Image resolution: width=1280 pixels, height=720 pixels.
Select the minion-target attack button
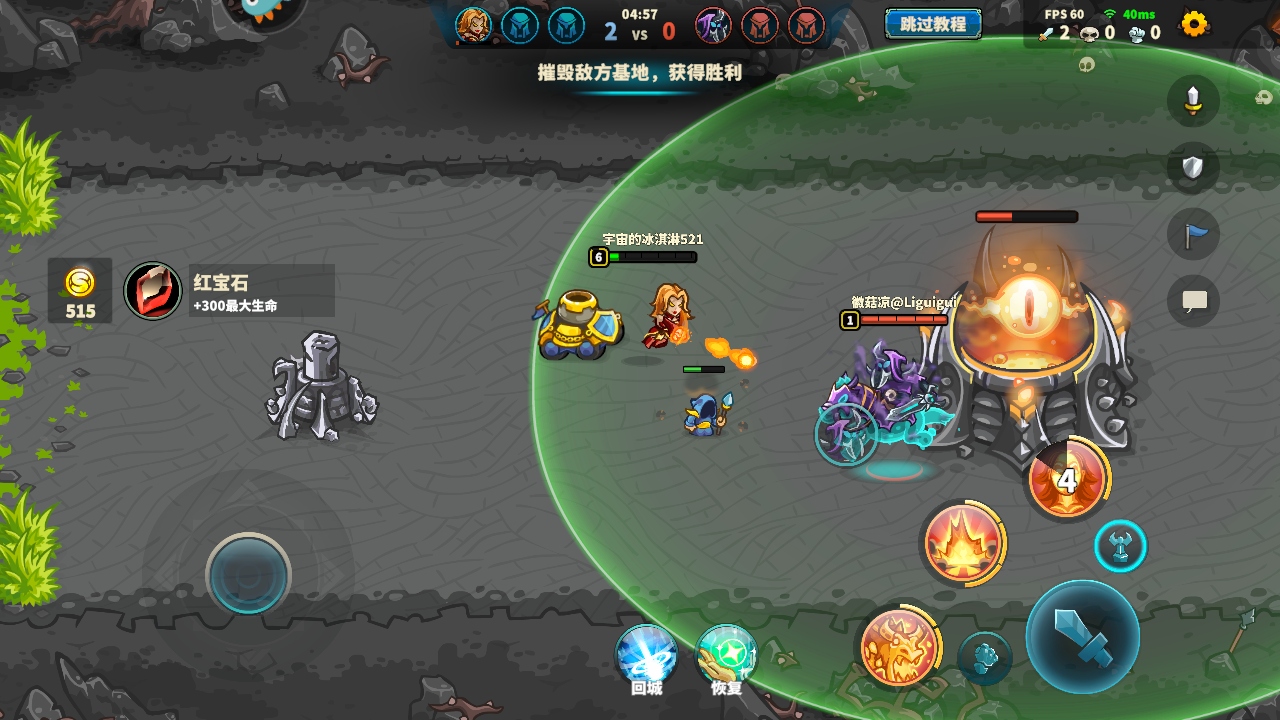(985, 658)
